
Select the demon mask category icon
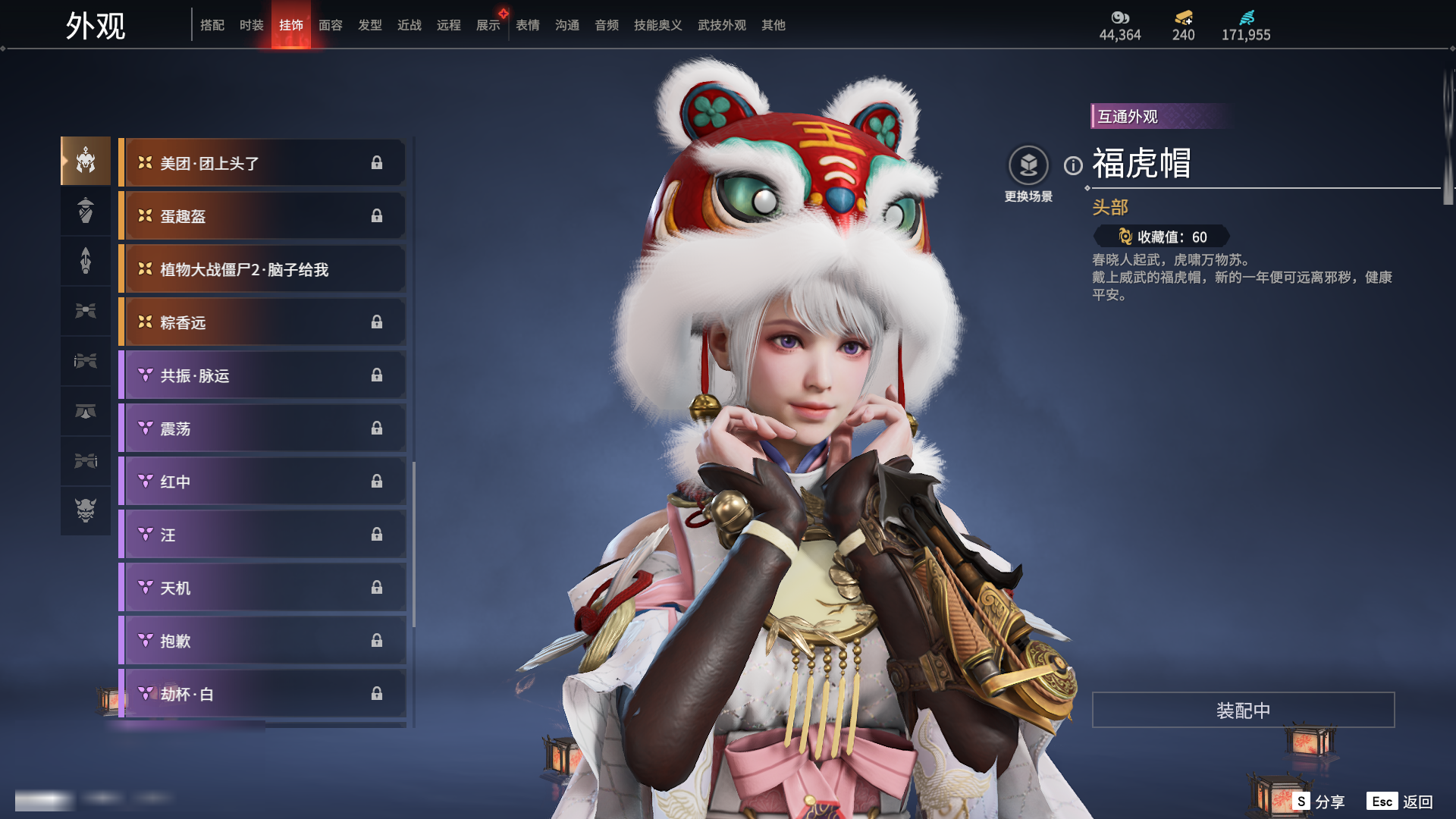click(86, 510)
